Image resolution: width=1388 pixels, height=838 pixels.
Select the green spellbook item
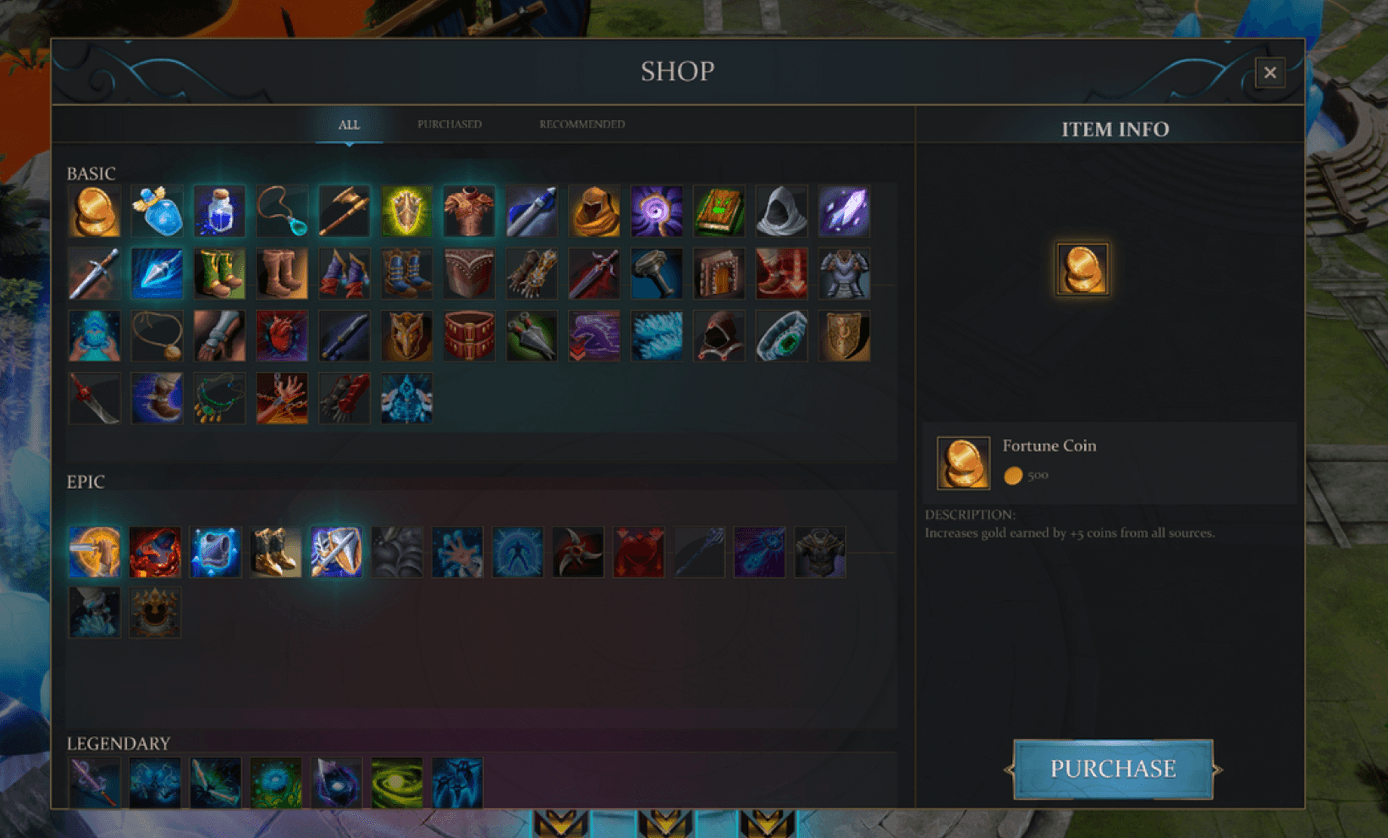pyautogui.click(x=719, y=212)
